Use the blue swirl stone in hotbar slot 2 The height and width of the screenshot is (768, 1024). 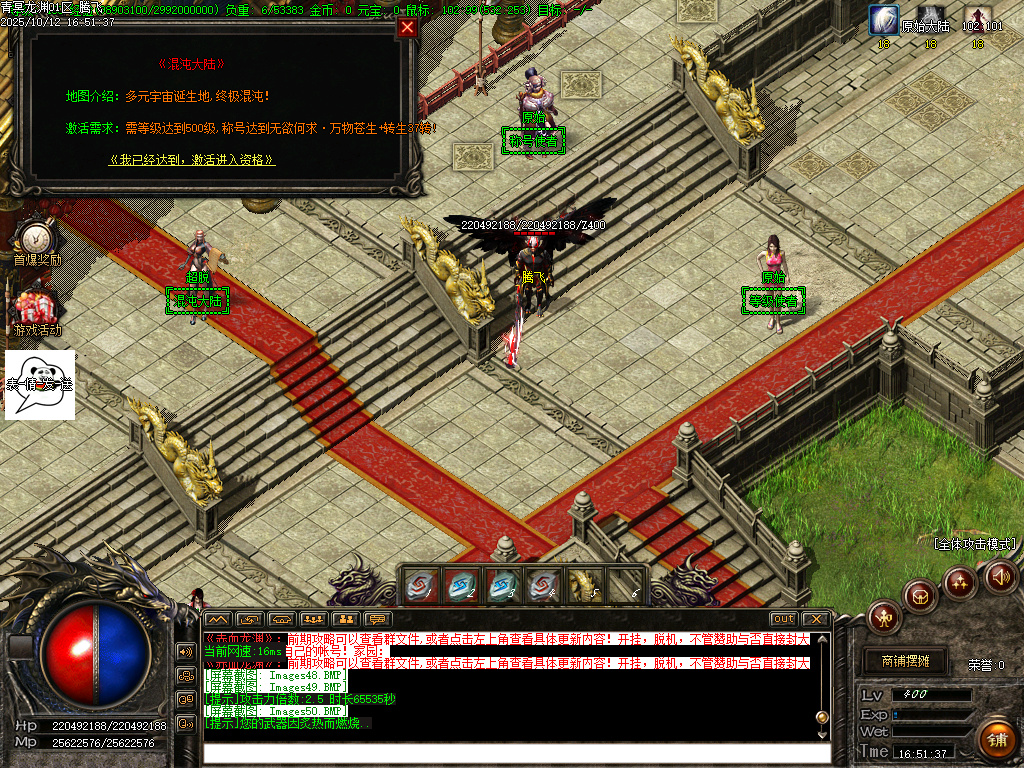click(x=462, y=585)
